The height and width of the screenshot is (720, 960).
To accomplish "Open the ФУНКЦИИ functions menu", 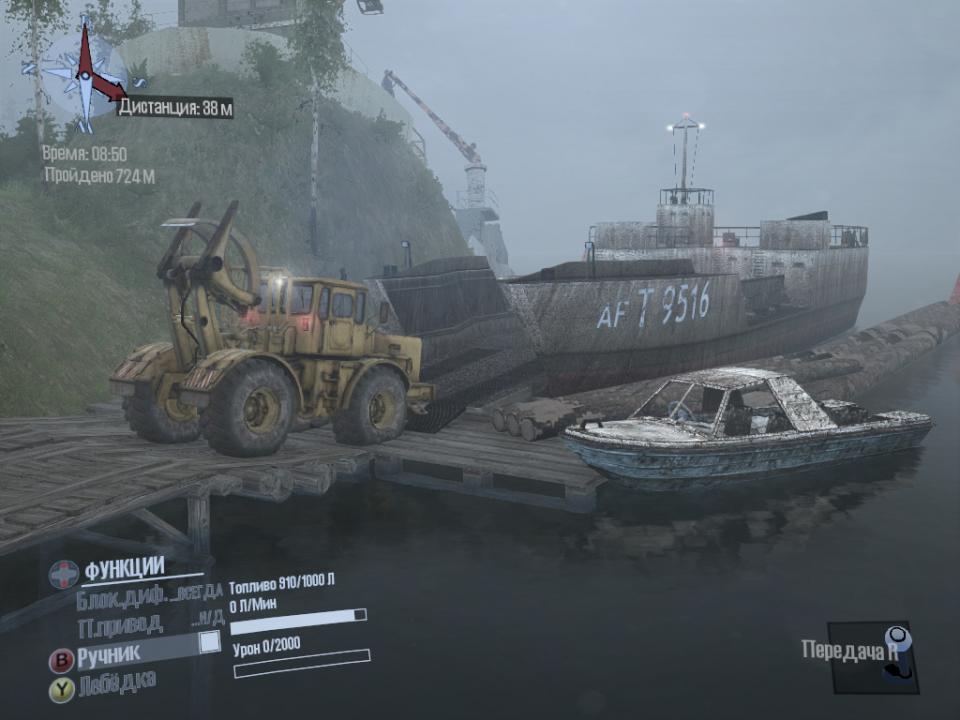I will [x=123, y=570].
